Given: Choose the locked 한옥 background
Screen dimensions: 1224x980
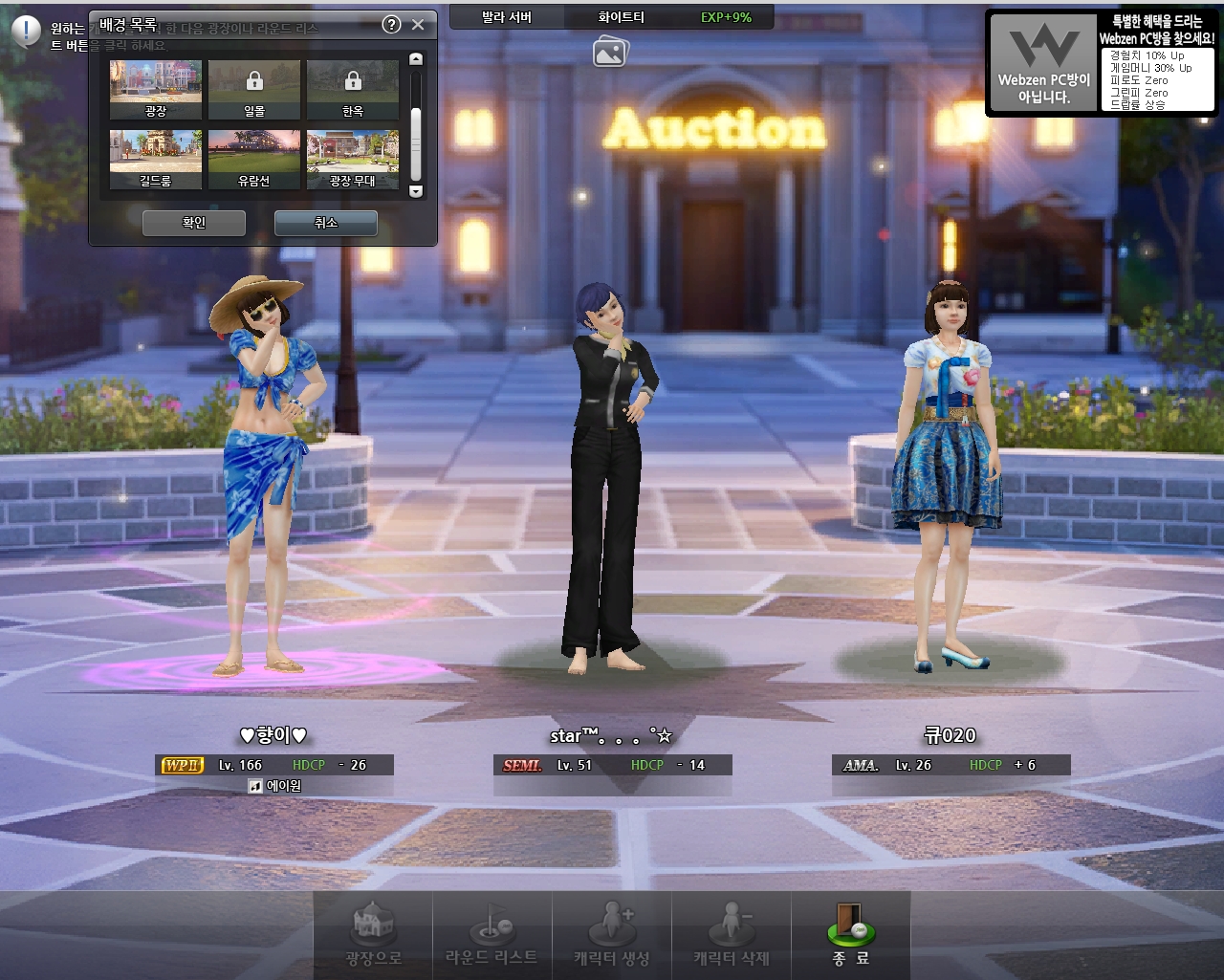Looking at the screenshot, I should tap(353, 89).
